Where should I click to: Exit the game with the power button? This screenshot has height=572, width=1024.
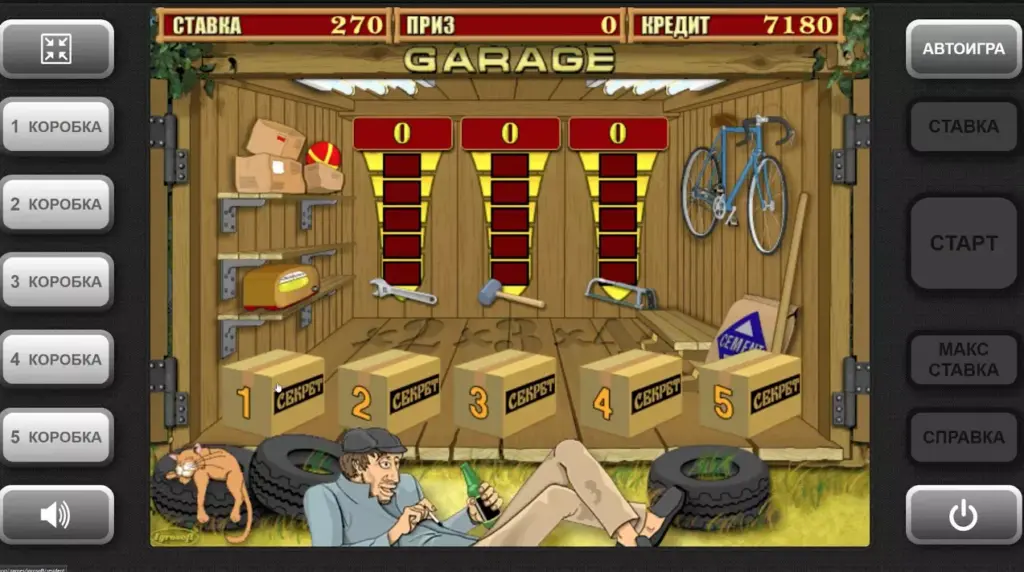pyautogui.click(x=963, y=515)
